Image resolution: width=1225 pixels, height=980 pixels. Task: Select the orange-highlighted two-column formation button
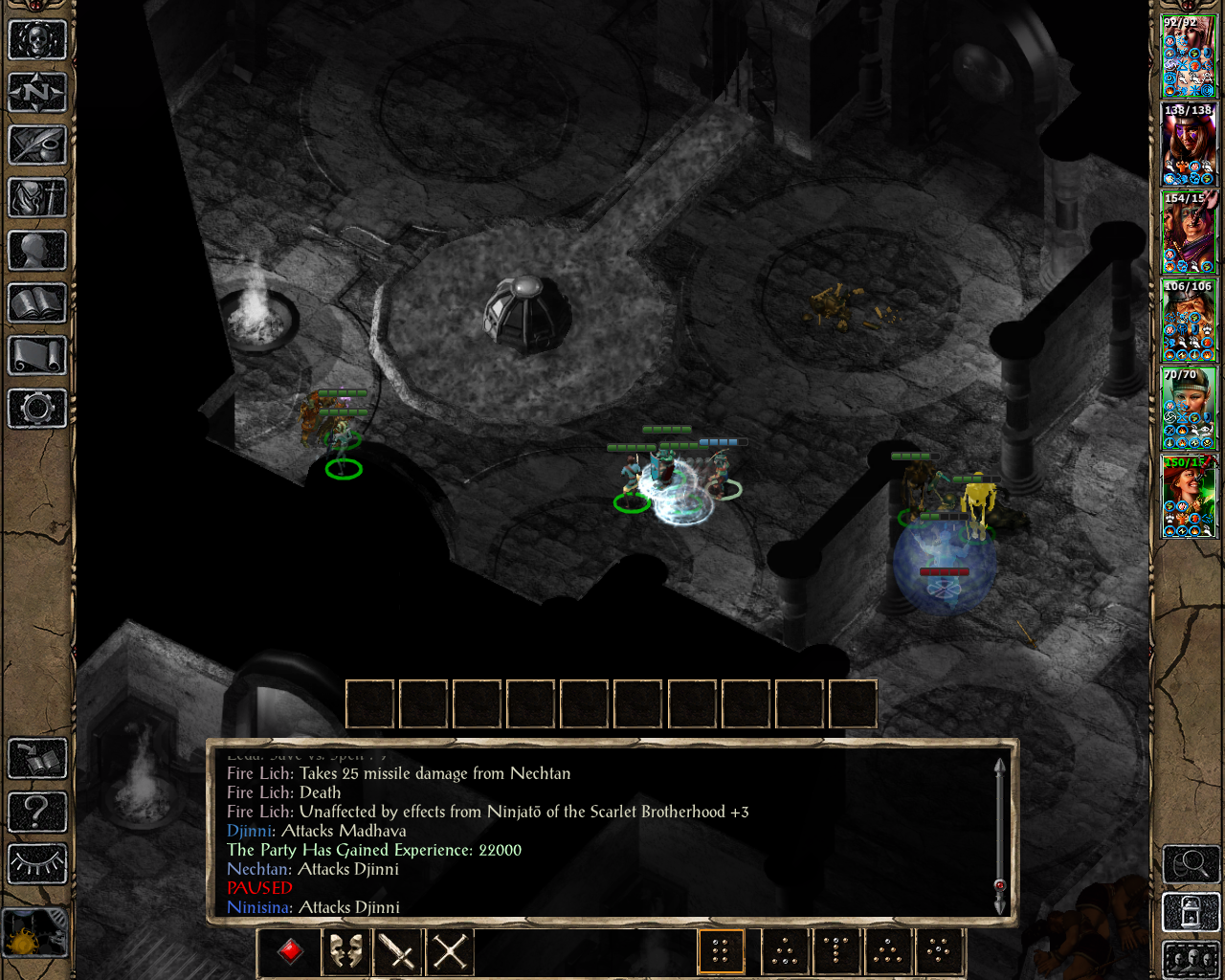pyautogui.click(x=721, y=951)
